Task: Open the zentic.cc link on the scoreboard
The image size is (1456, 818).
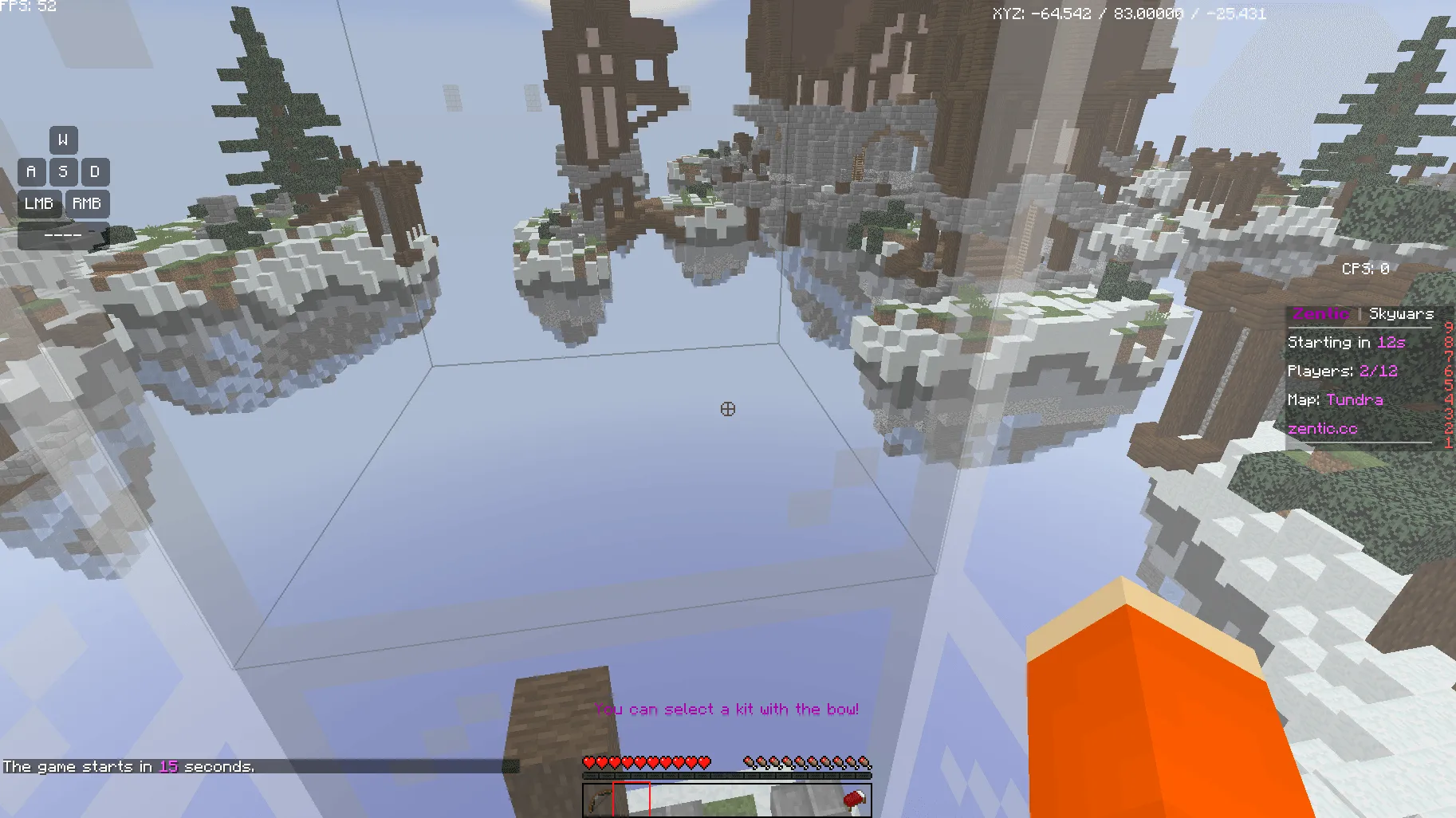Action: 1322,428
